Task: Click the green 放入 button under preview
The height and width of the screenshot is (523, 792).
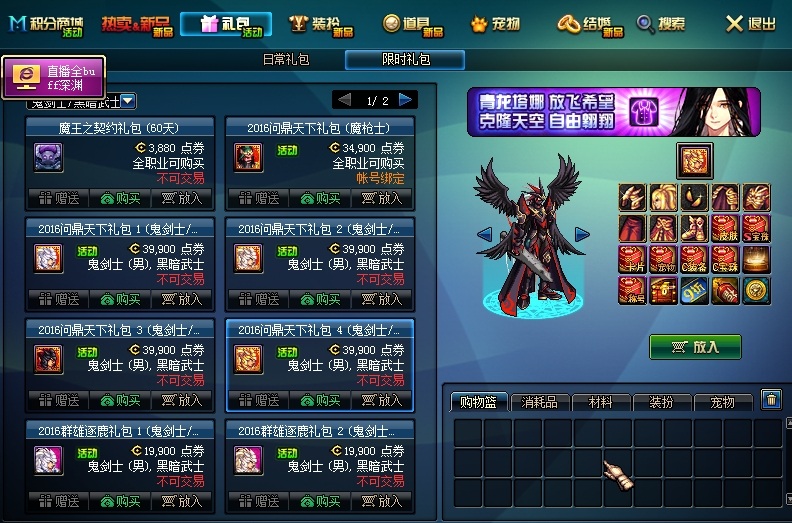Action: click(695, 346)
